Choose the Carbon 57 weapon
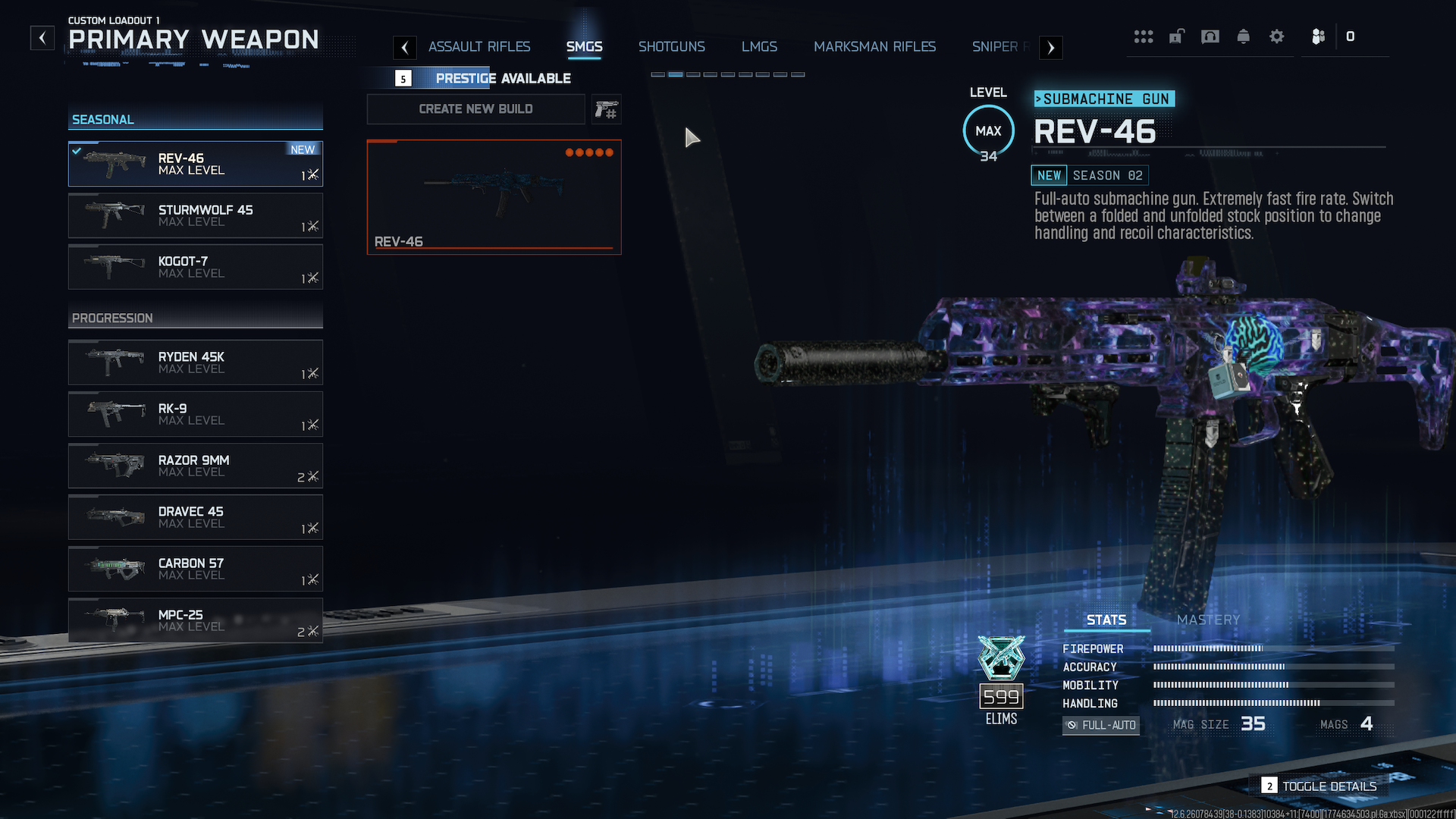 [196, 569]
